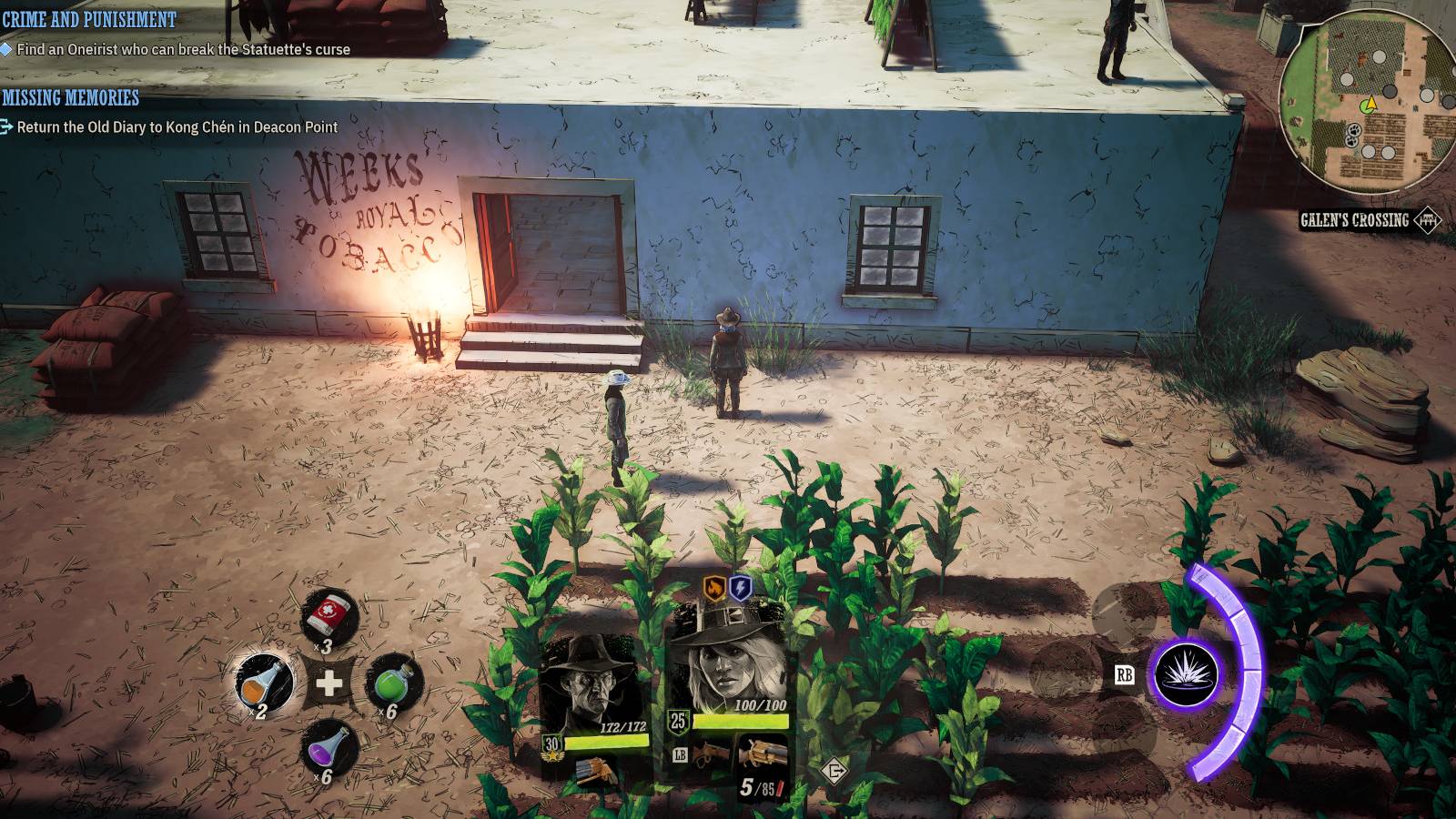Collapse the Missing Memories quest entry
This screenshot has width=1456, height=819.
click(70, 98)
